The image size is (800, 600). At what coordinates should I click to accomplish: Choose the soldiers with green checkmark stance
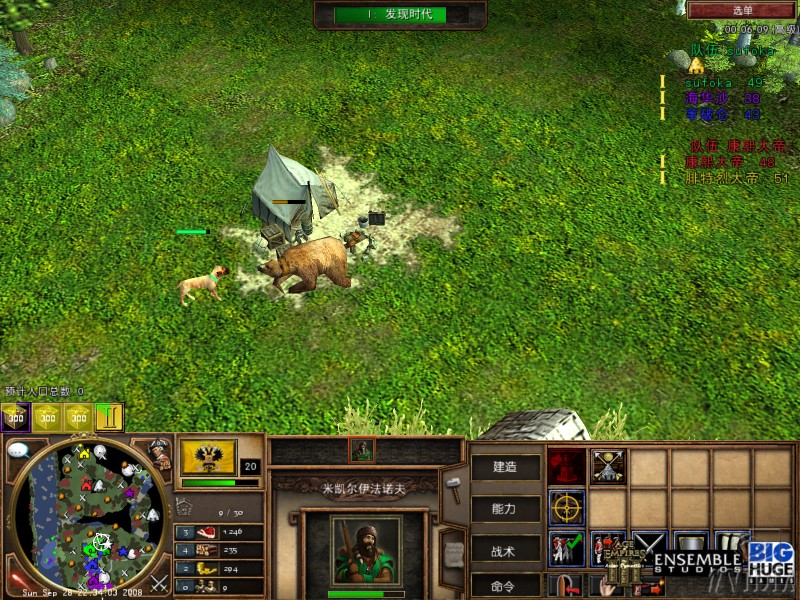click(x=567, y=548)
